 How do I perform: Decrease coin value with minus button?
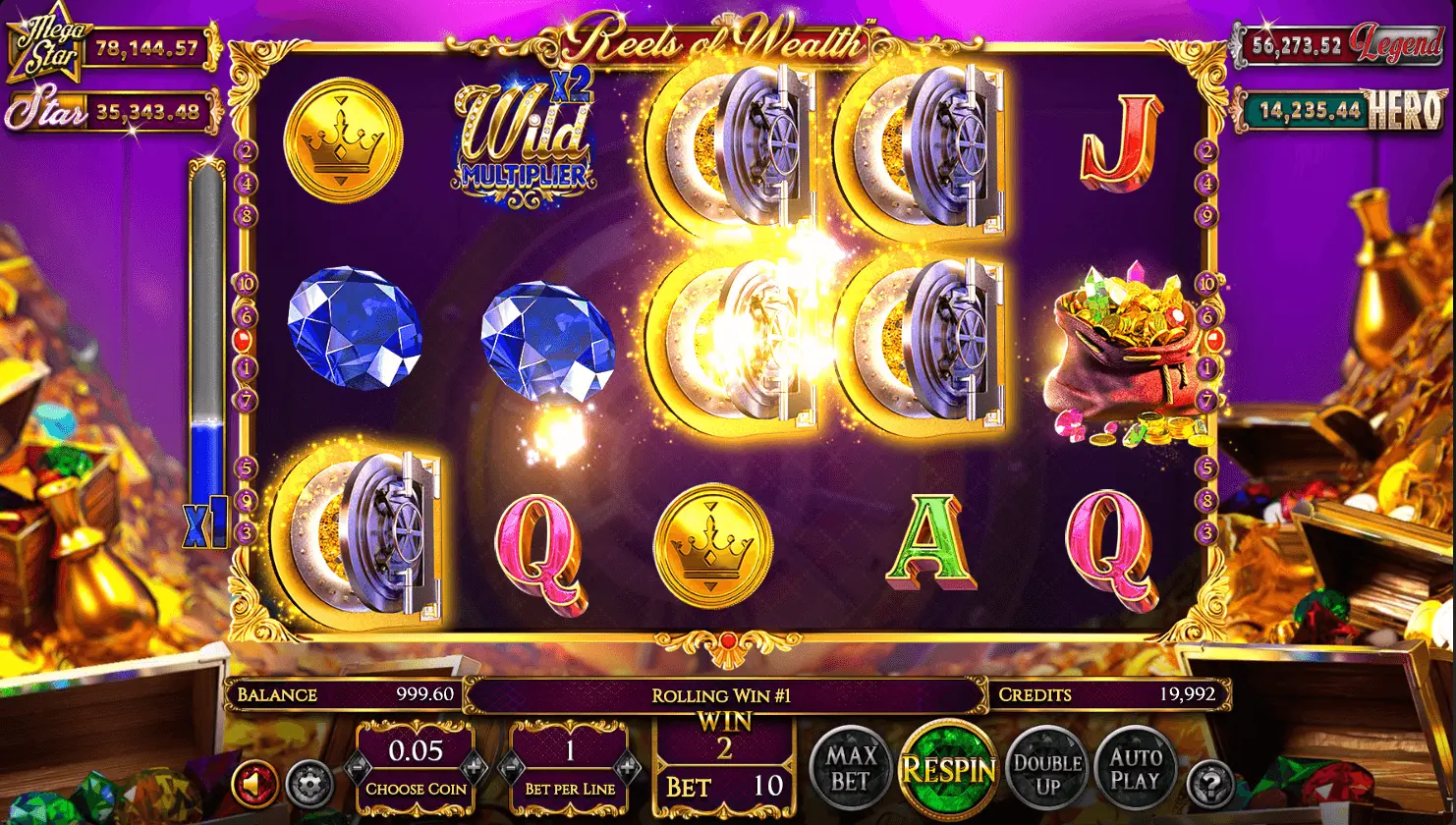358,765
